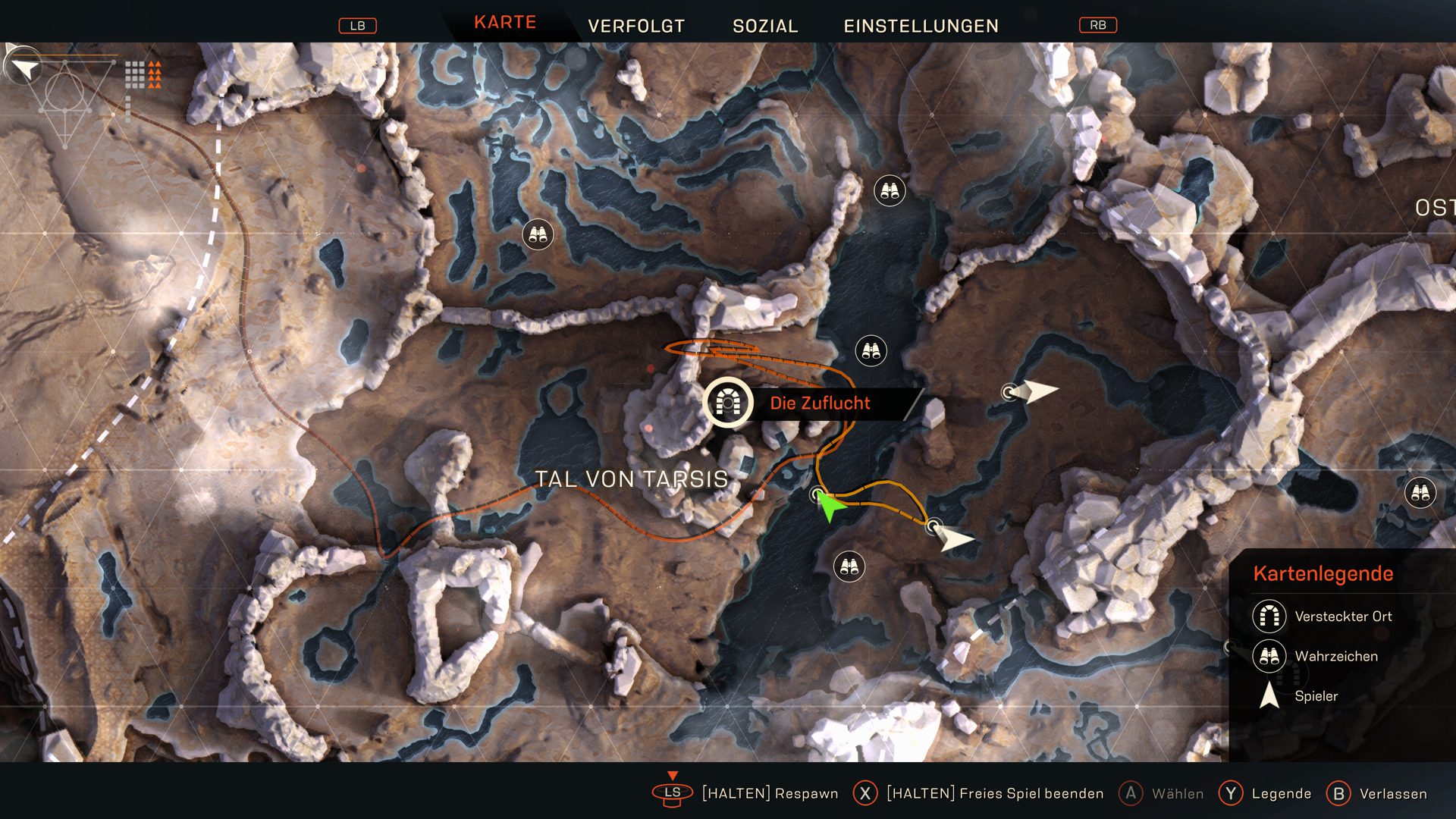Click the green player arrow on the map
This screenshot has width=1456, height=819.
(x=830, y=507)
